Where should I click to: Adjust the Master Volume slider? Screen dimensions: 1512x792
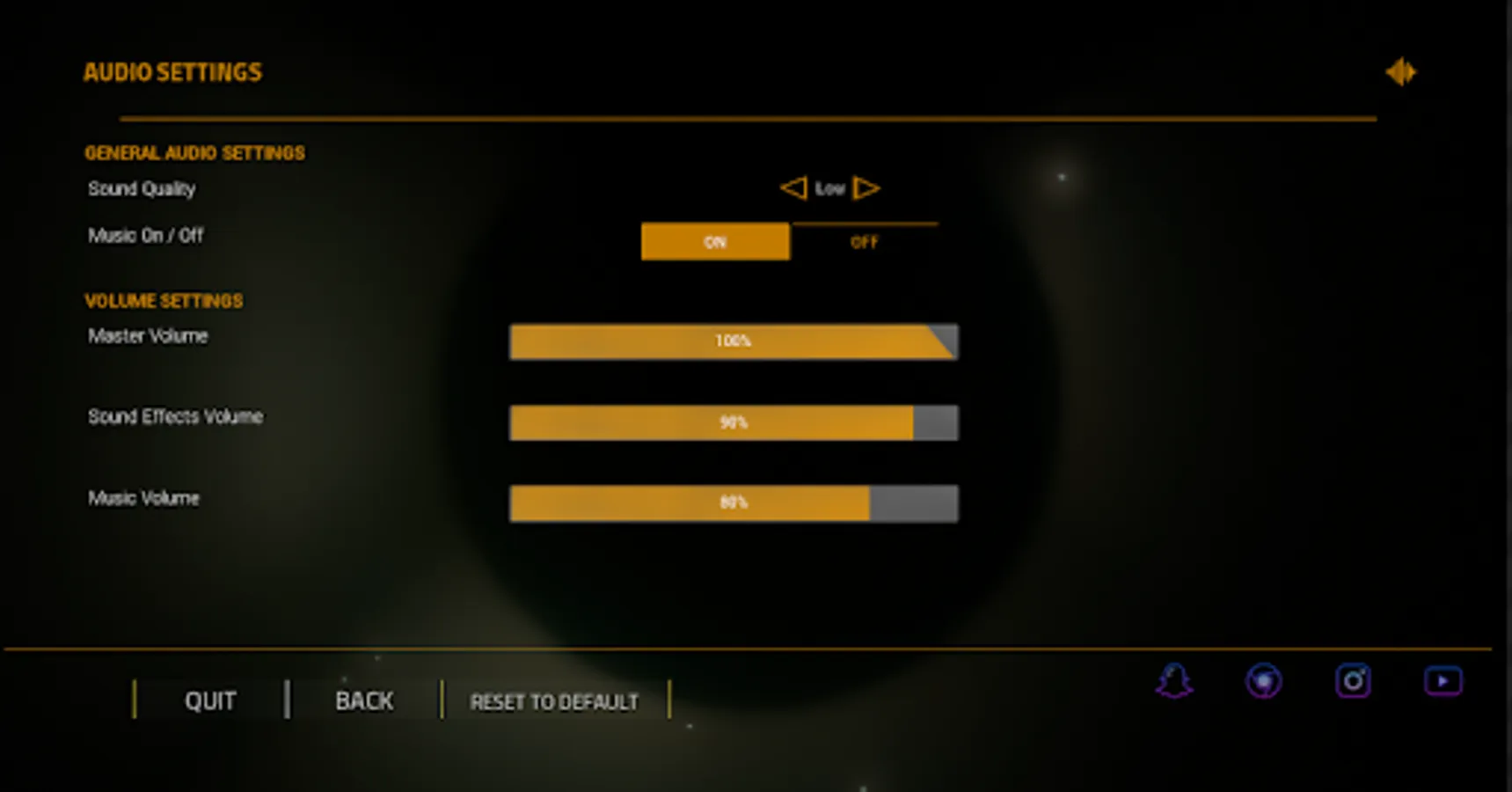tap(734, 341)
